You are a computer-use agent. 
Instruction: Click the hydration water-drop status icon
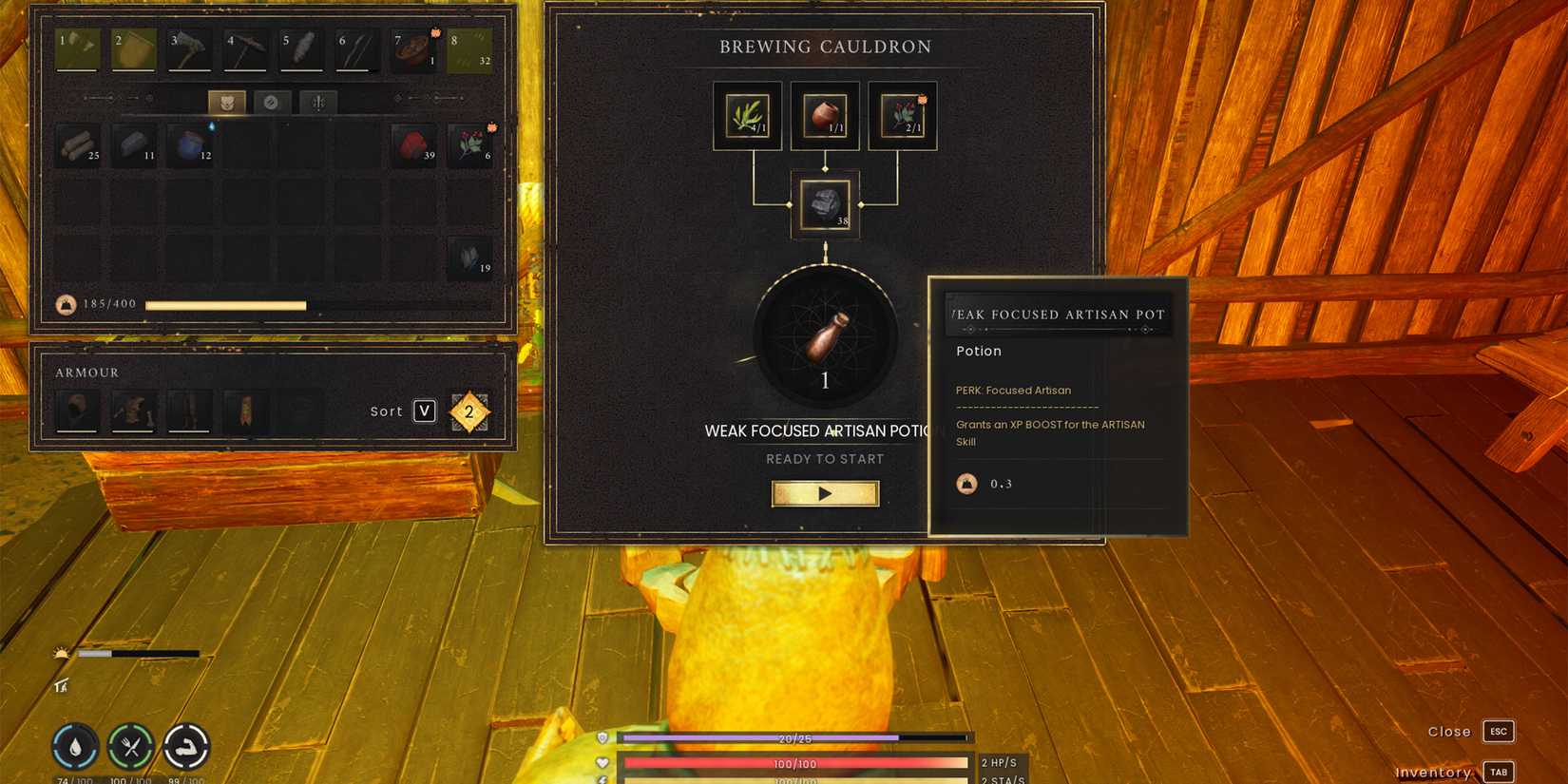coord(74,746)
